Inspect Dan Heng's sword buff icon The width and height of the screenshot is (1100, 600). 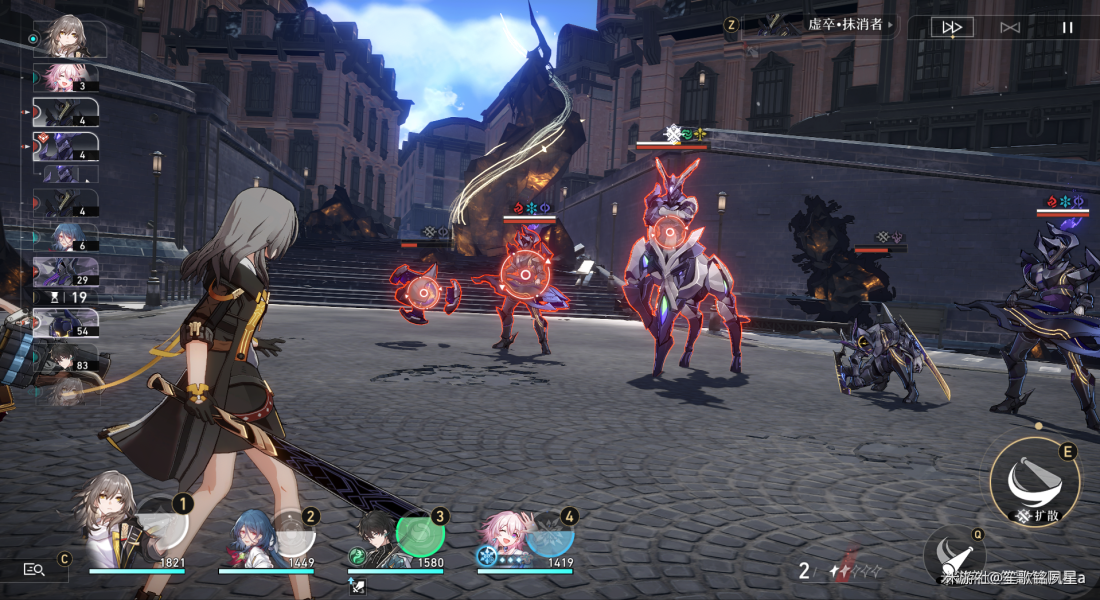358,587
